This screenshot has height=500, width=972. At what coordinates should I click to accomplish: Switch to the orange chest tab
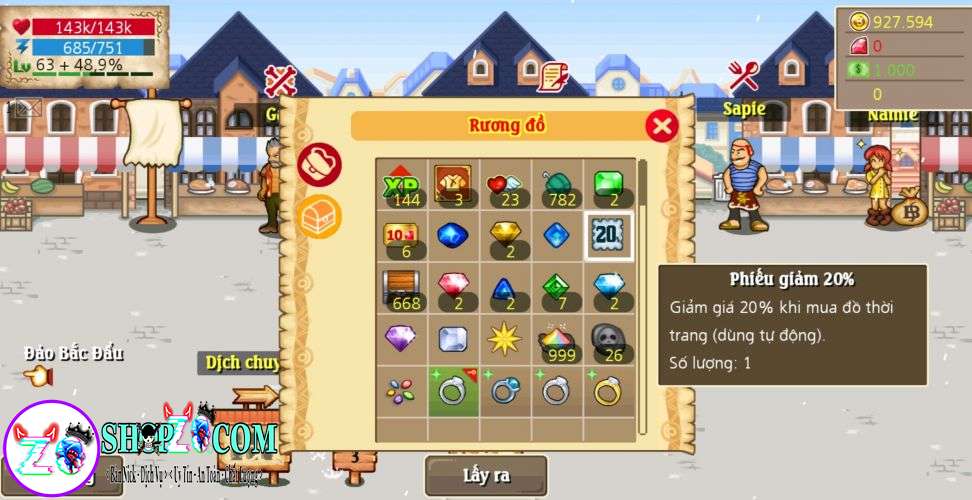[x=319, y=216]
